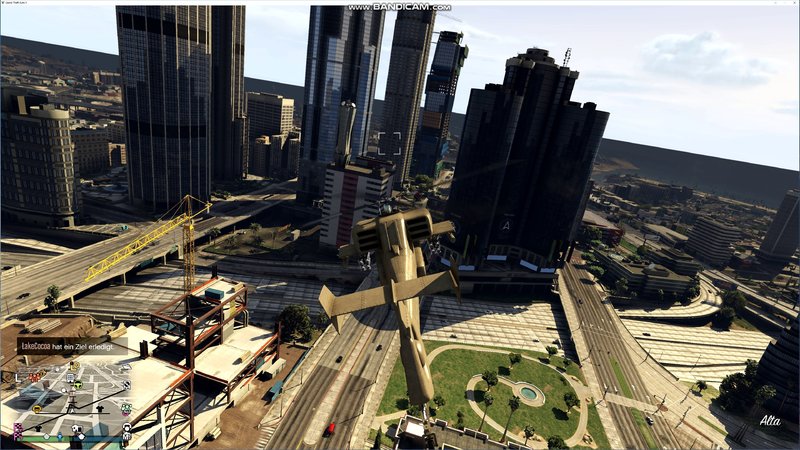Select the red group blip on minimap
The width and height of the screenshot is (800, 450).
(34, 377)
